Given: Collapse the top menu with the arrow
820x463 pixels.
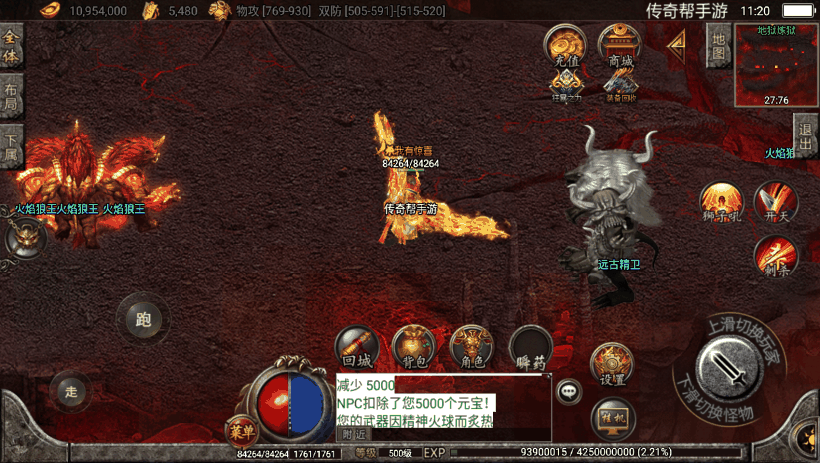Looking at the screenshot, I should 677,44.
